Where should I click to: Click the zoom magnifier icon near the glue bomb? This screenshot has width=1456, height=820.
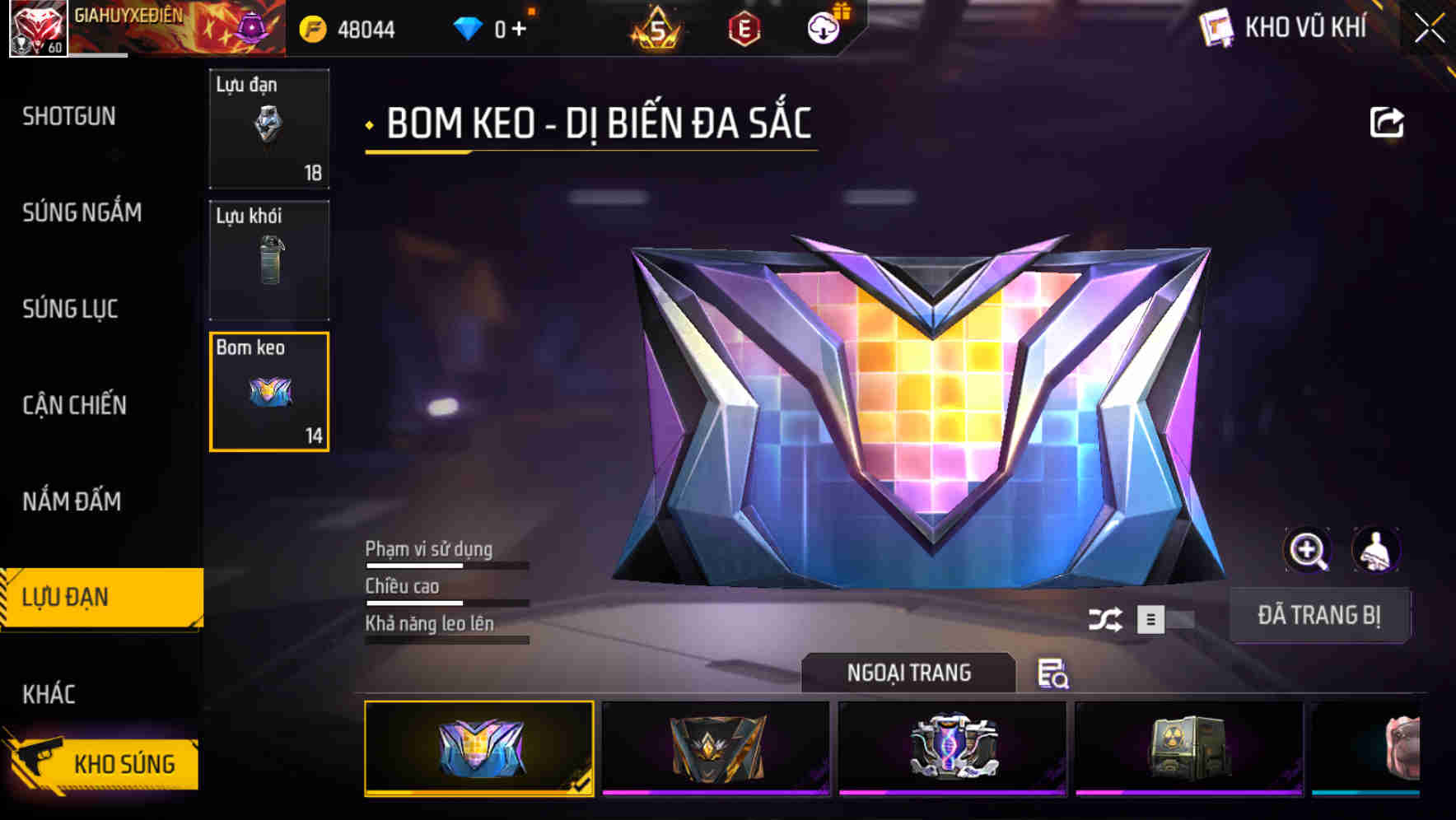pyautogui.click(x=1308, y=550)
